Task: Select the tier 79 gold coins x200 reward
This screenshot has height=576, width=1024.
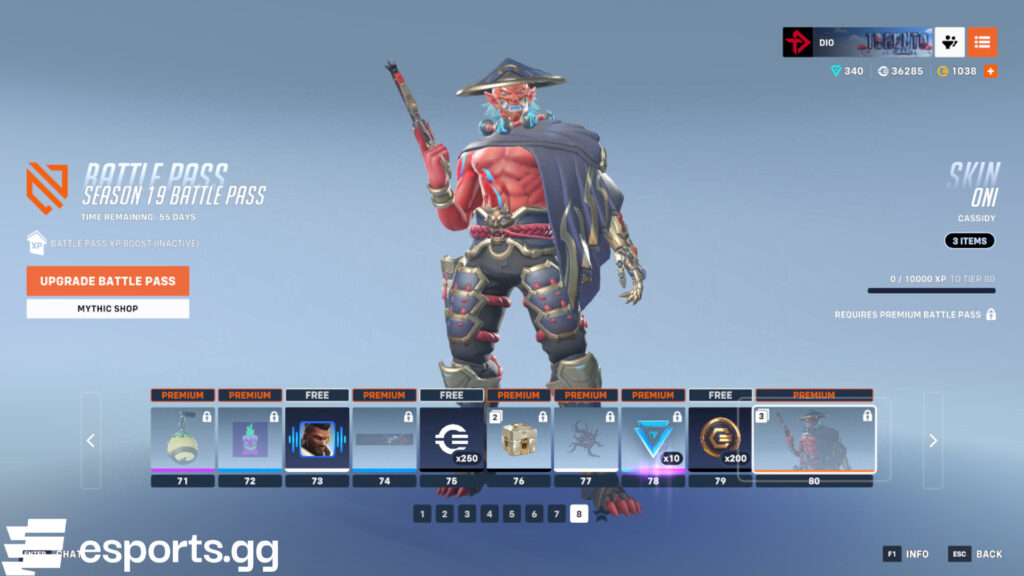Action: pyautogui.click(x=720, y=438)
